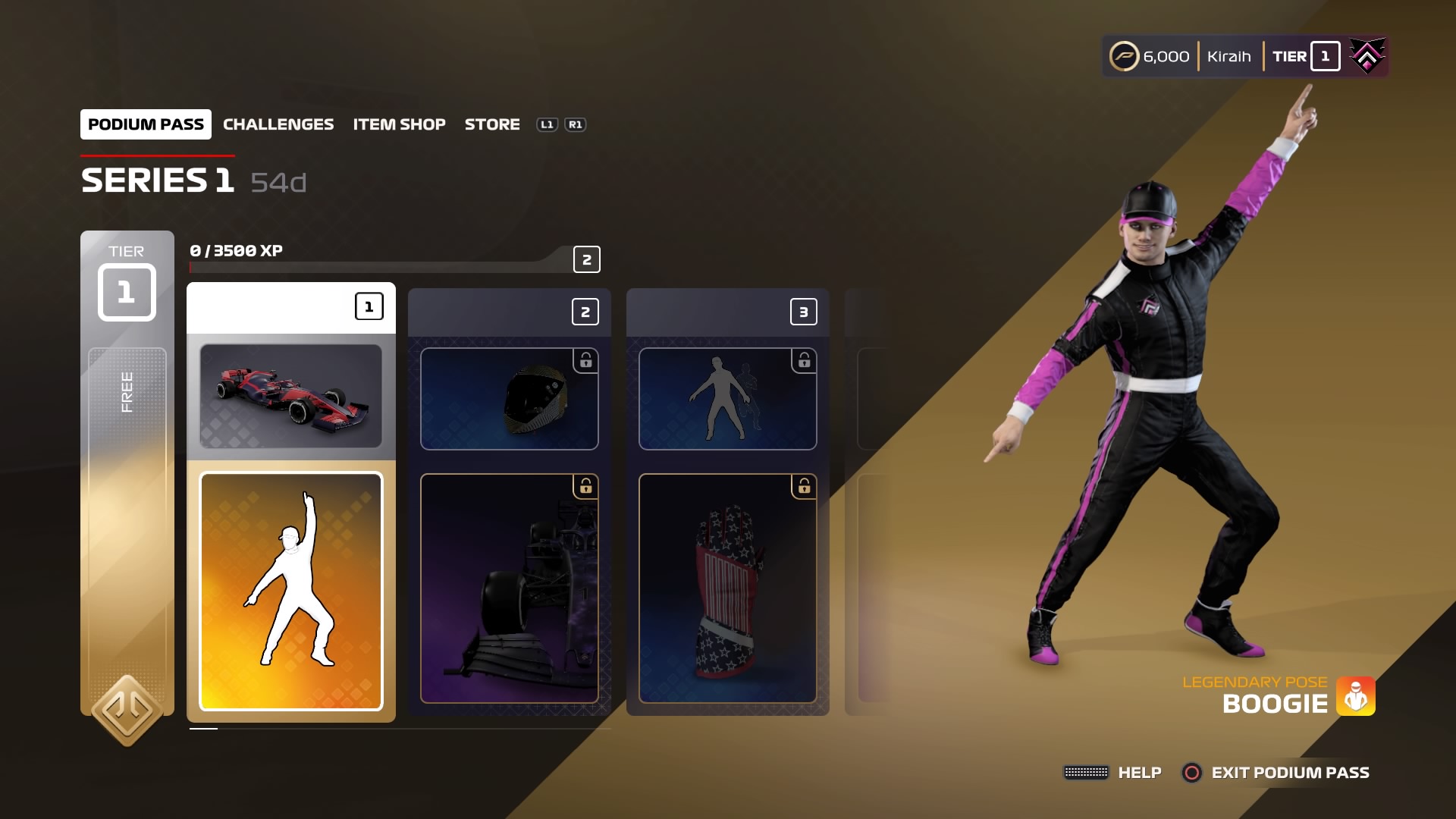Switch to the Podium Pass tab

pyautogui.click(x=146, y=124)
